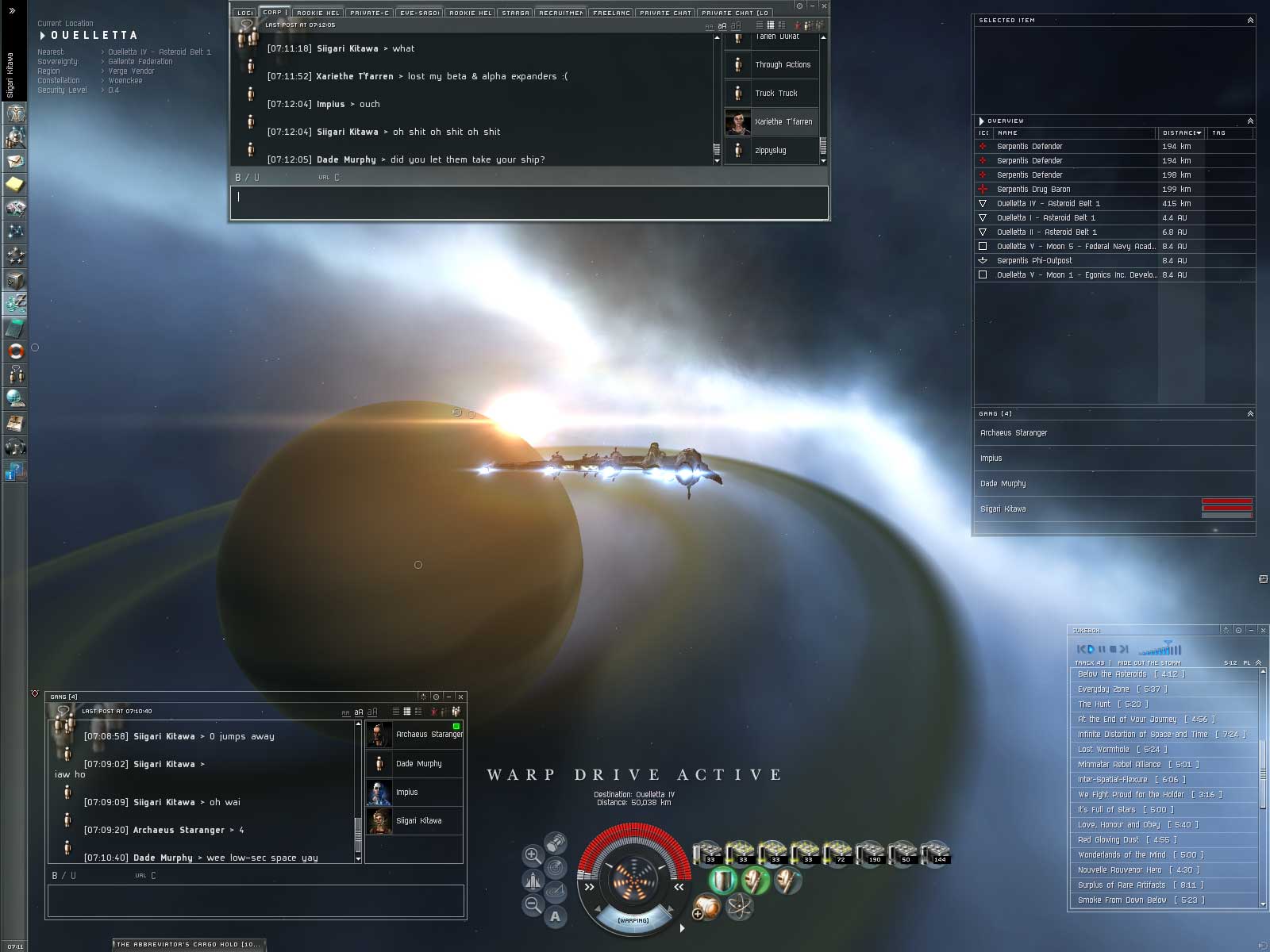This screenshot has width=1270, height=952.
Task: Toggle the autopilot A button
Action: [x=555, y=917]
